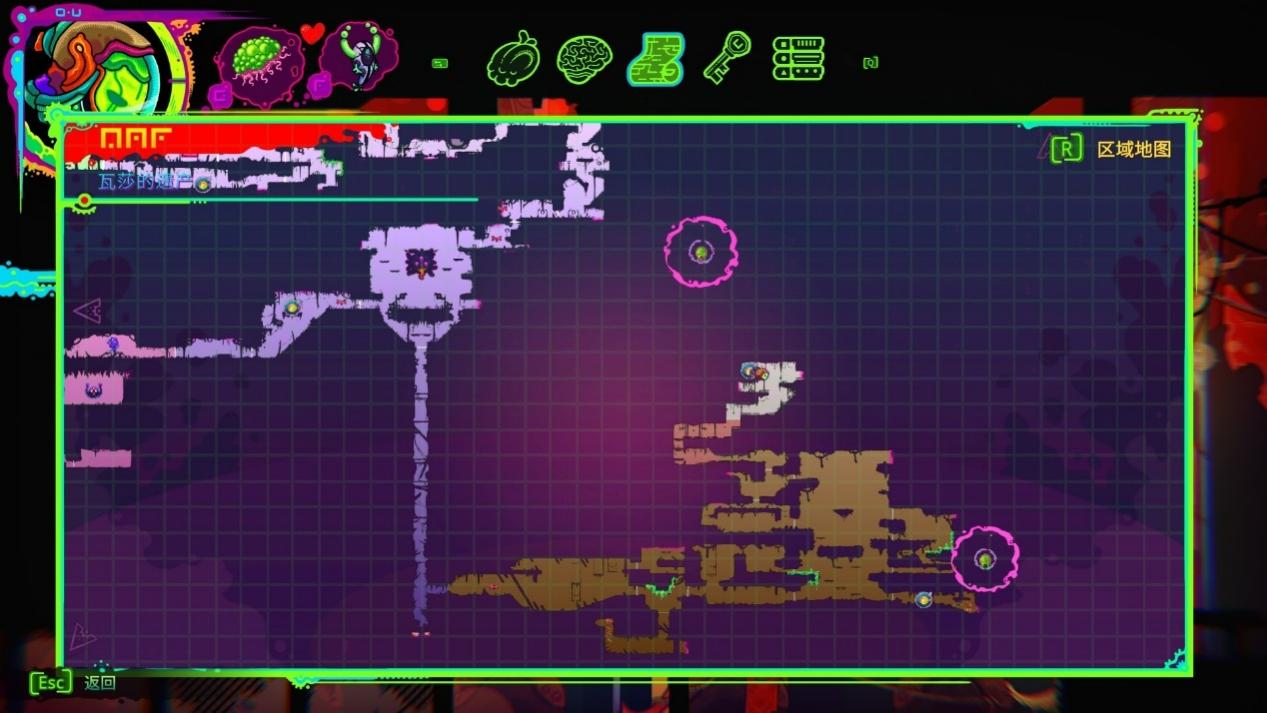Select the lower pink-ringed map marker
Screen dimensions: 1267x713
click(985, 559)
